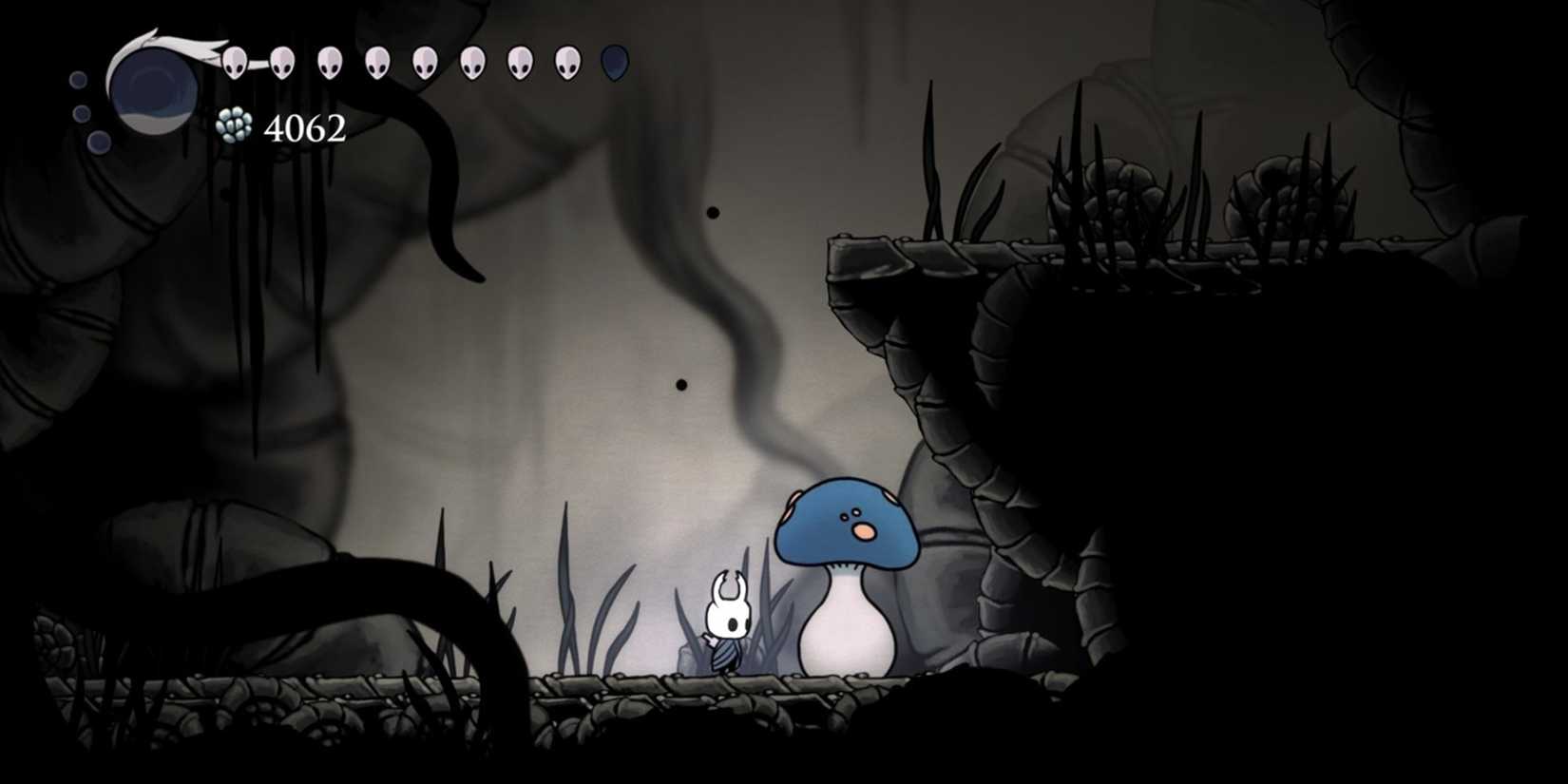Click the Geo currency icon

click(235, 126)
